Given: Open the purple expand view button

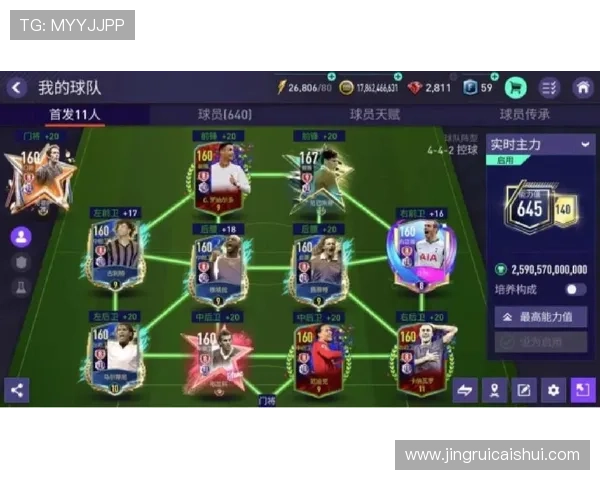Looking at the screenshot, I should point(582,390).
